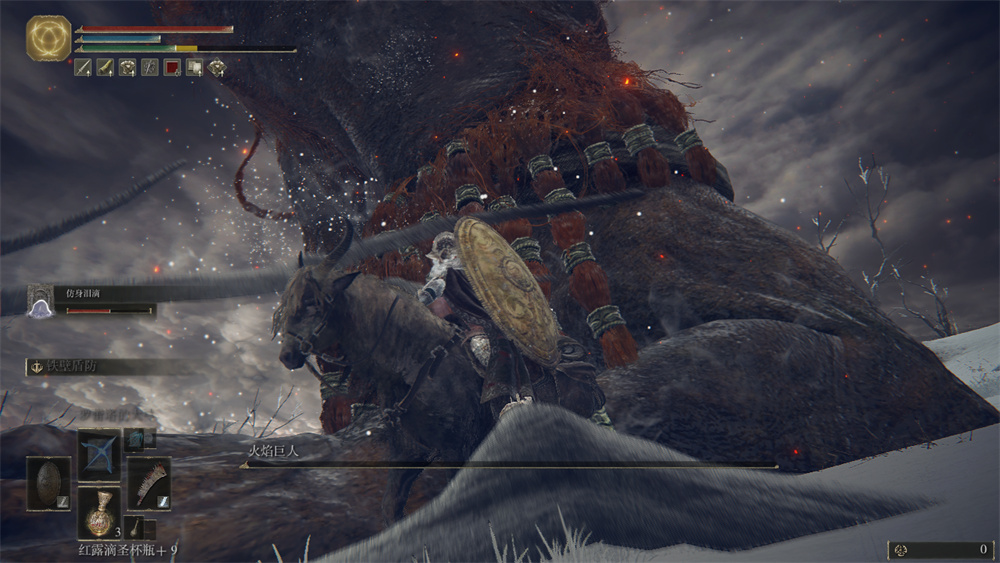Select the diamond-shaped armor buff icon
Viewport: 1000px width, 563px height.
coord(216,68)
